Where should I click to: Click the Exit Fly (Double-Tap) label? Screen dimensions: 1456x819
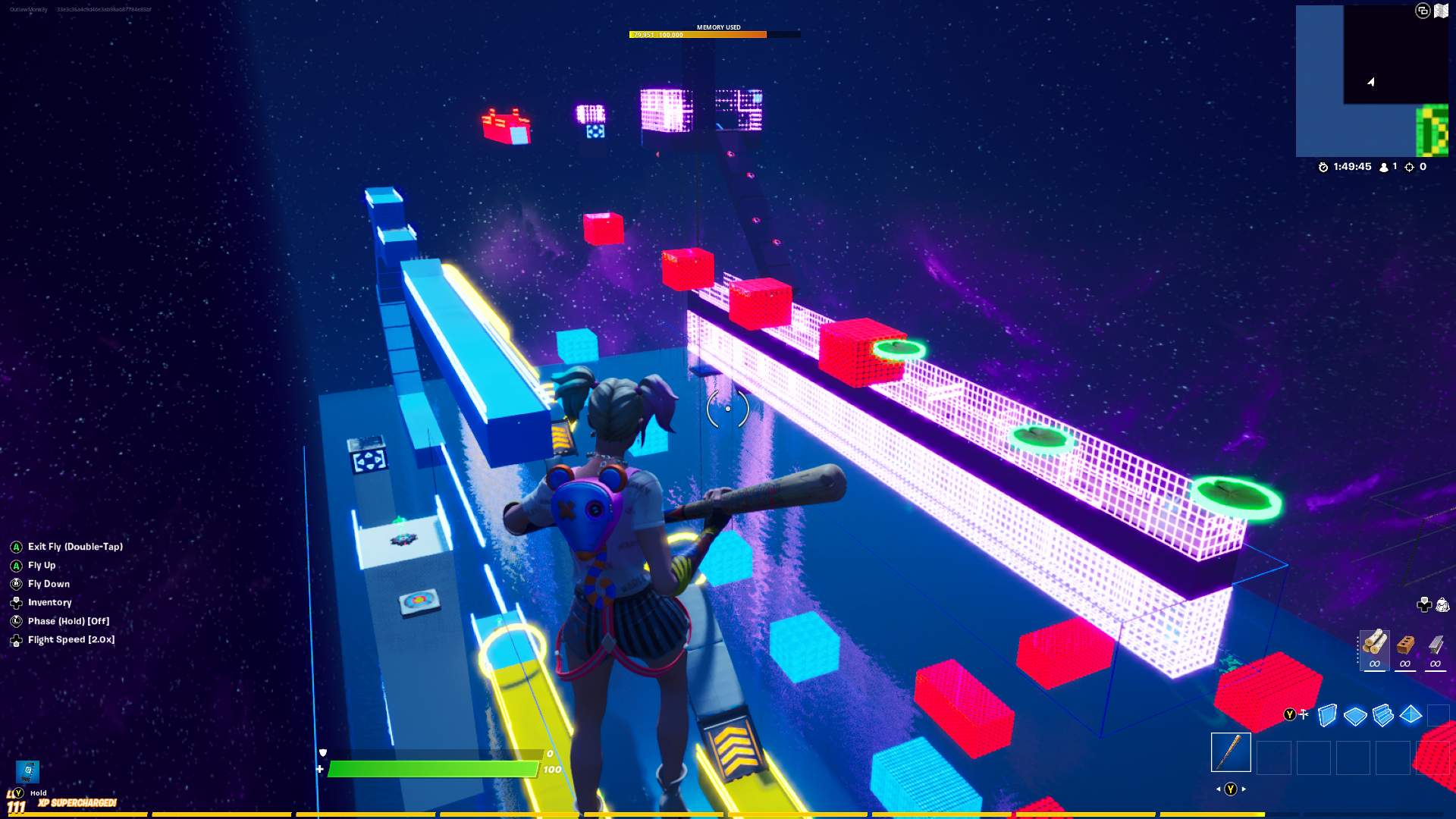coord(75,546)
